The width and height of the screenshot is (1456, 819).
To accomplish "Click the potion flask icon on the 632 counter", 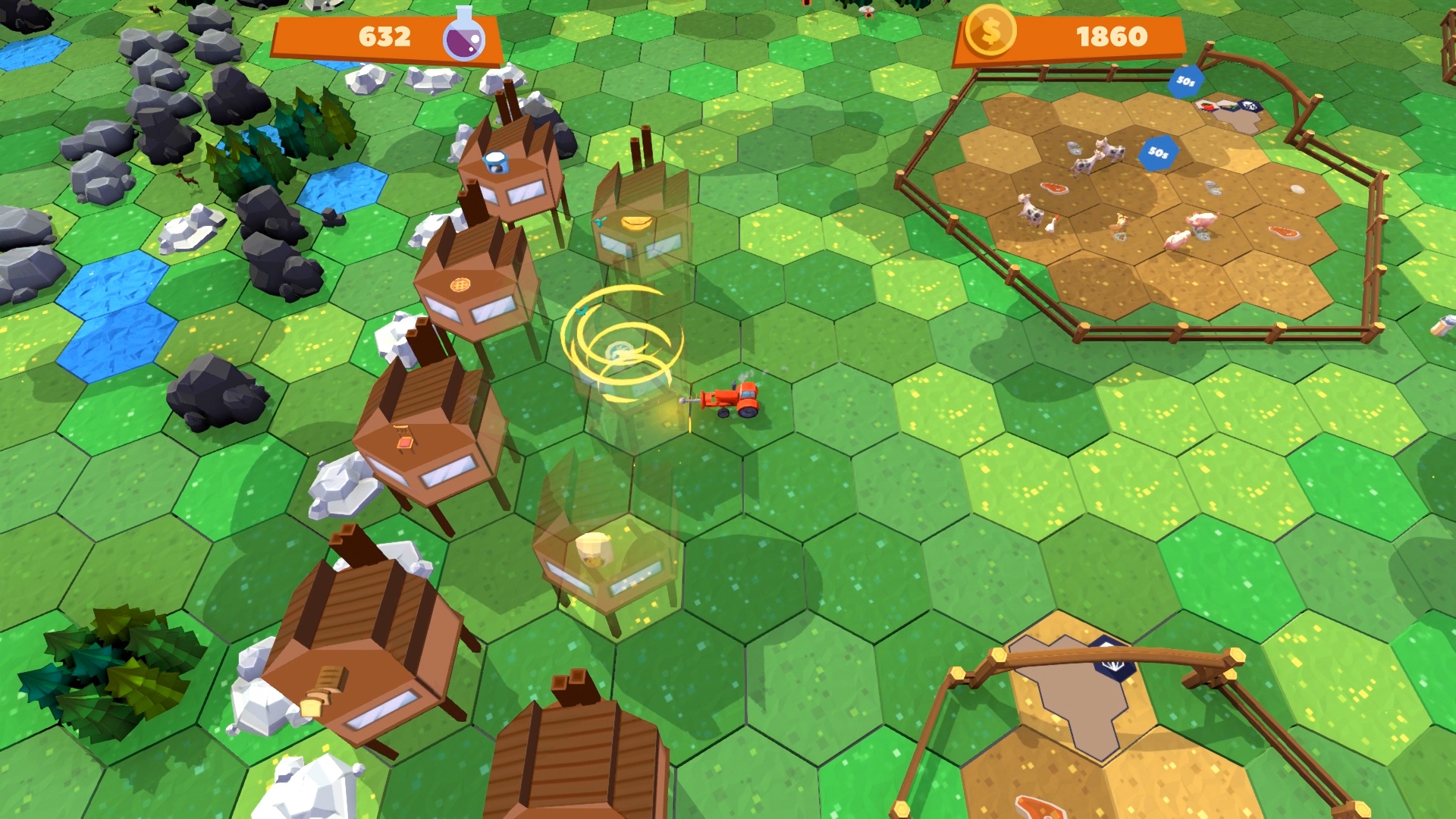I will pyautogui.click(x=466, y=37).
